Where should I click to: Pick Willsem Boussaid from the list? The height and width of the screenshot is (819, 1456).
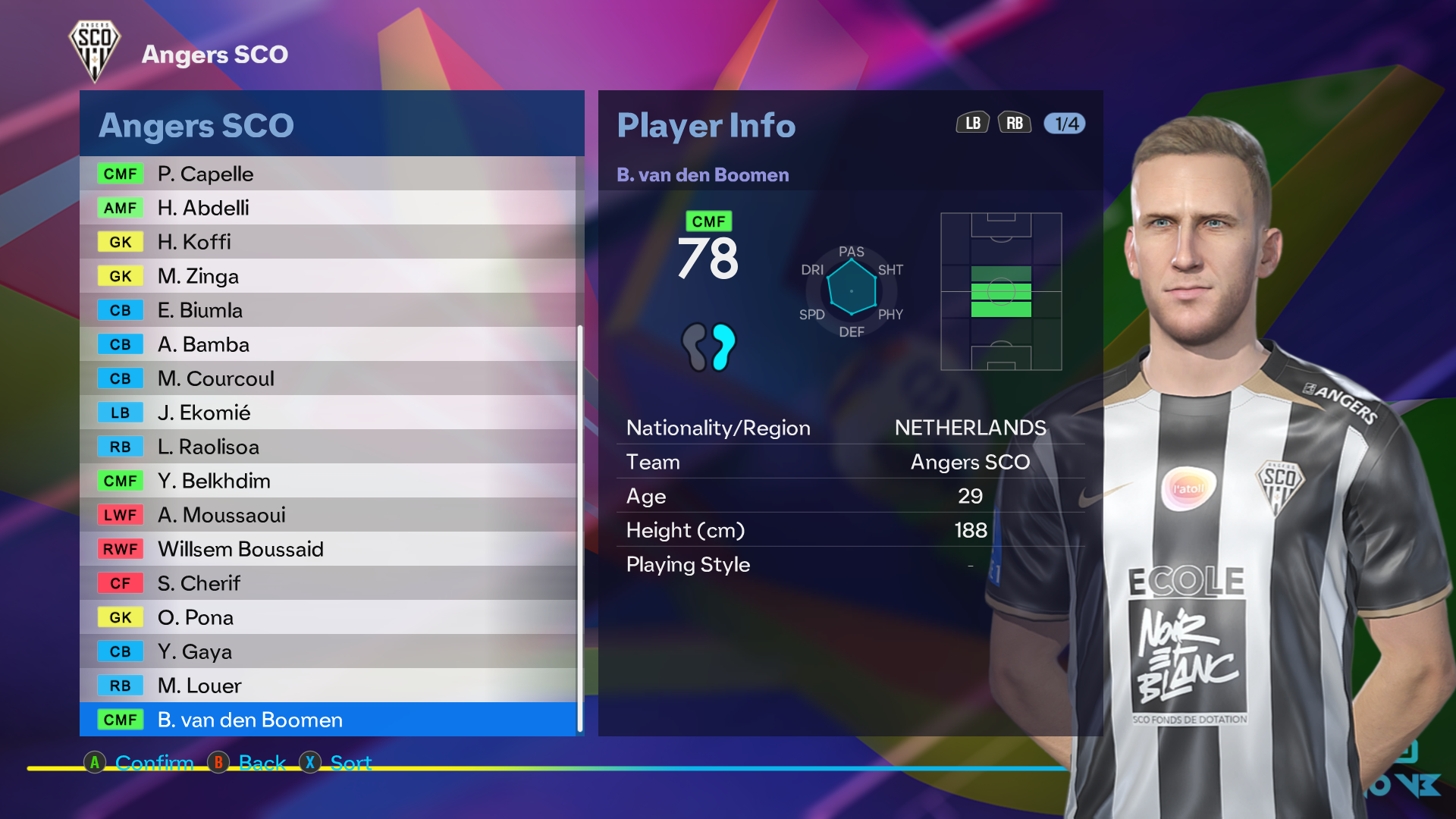point(328,549)
